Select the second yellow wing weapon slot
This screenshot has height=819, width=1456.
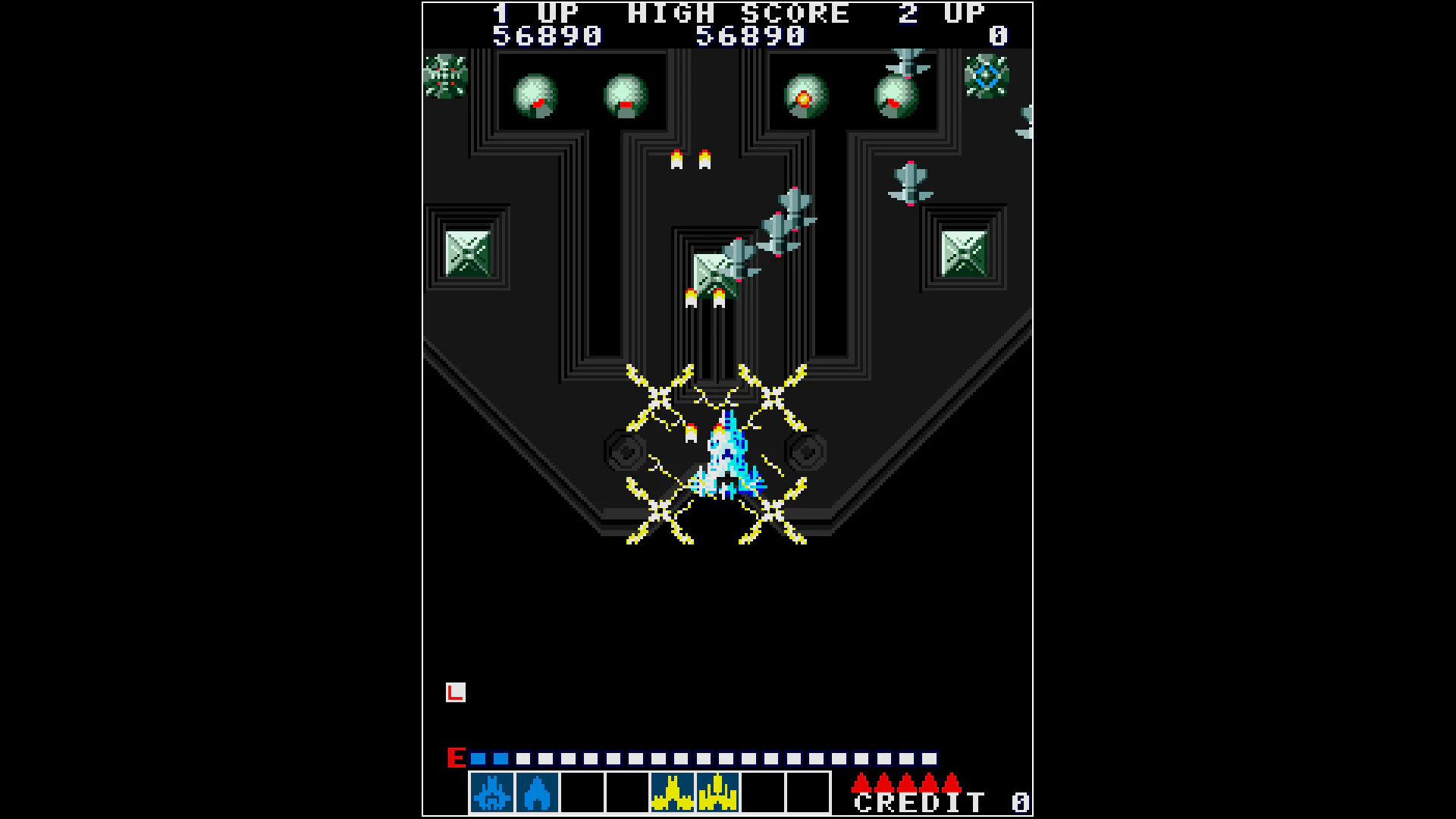click(716, 794)
